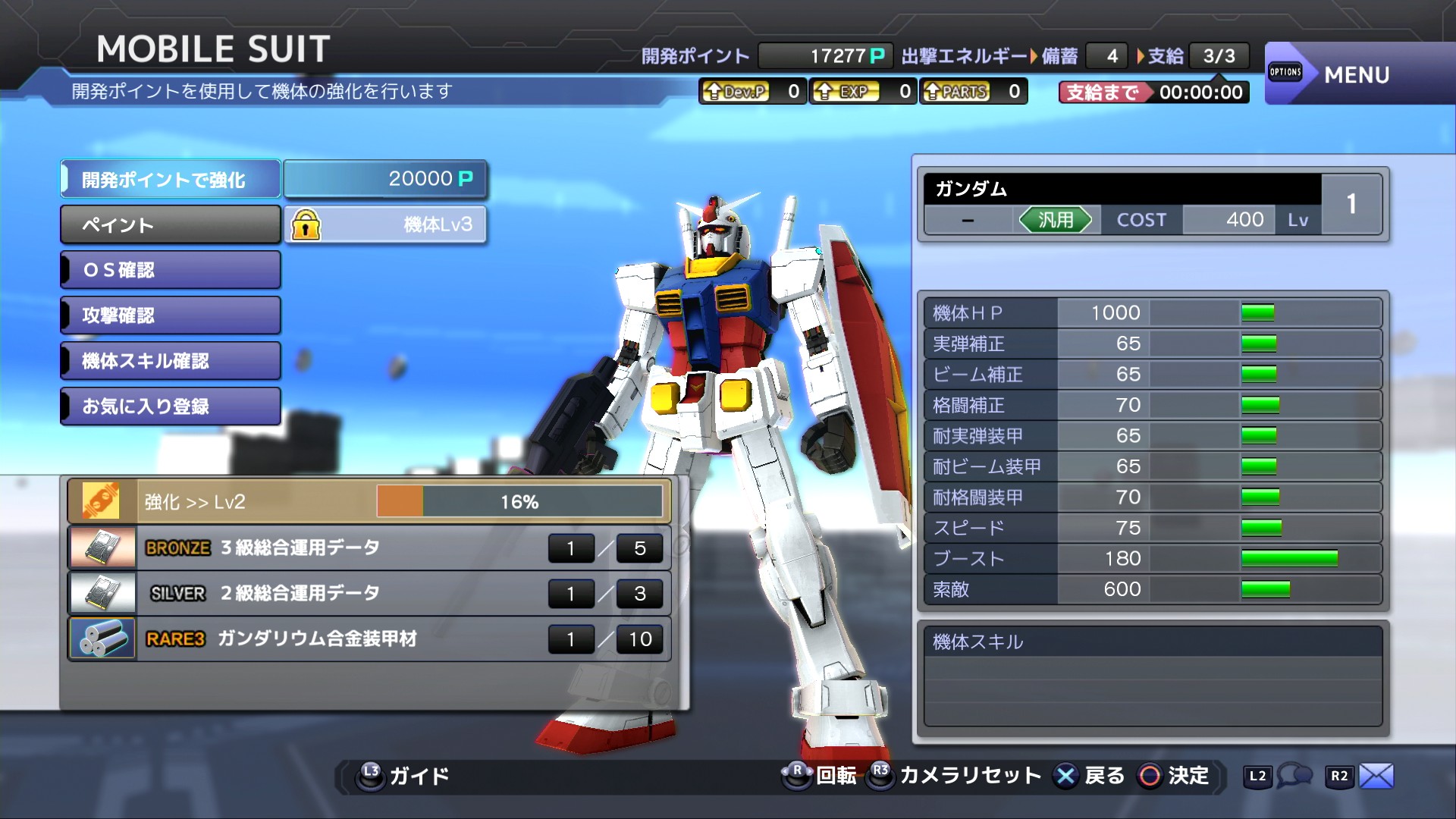Open the MENU button at top right
The image size is (1456, 819).
pyautogui.click(x=1356, y=74)
